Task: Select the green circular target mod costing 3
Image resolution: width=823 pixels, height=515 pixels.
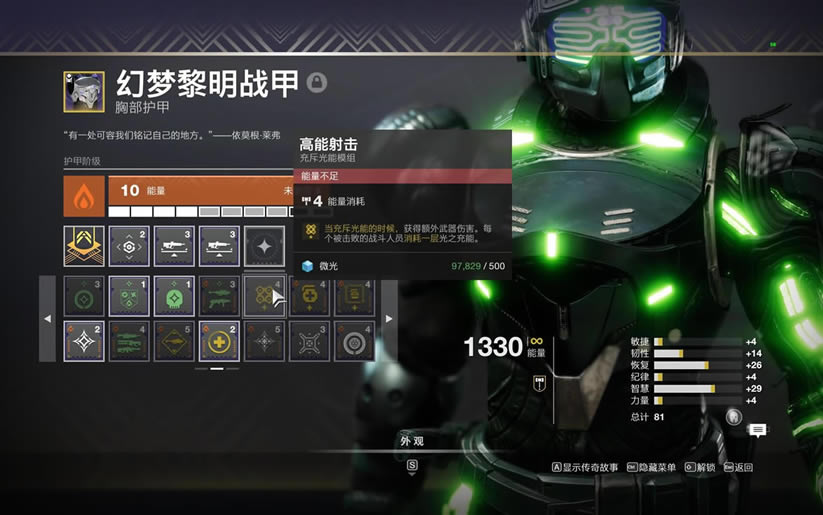Action: point(84,296)
